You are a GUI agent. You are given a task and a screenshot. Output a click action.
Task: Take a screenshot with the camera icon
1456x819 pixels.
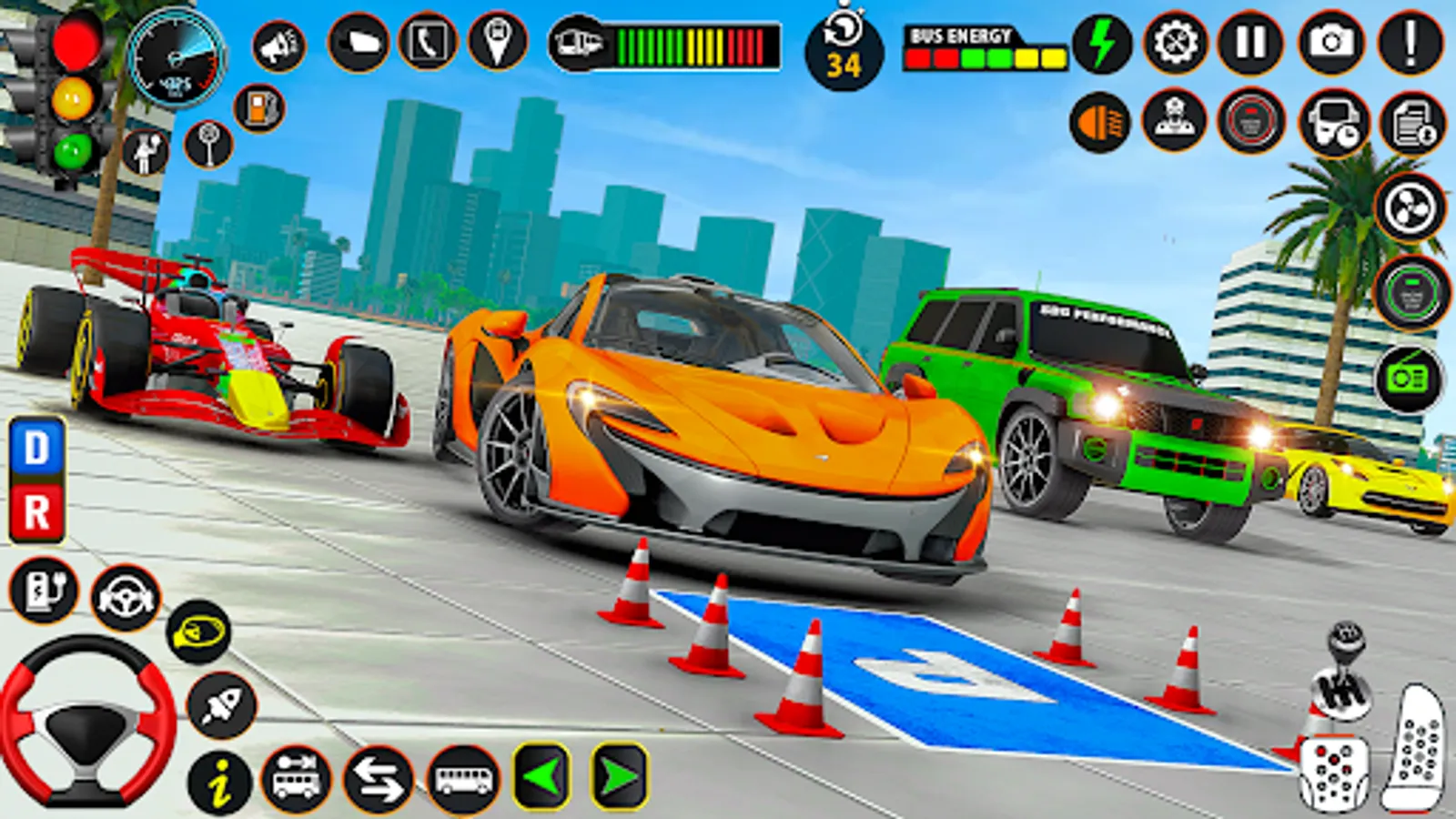[1330, 41]
